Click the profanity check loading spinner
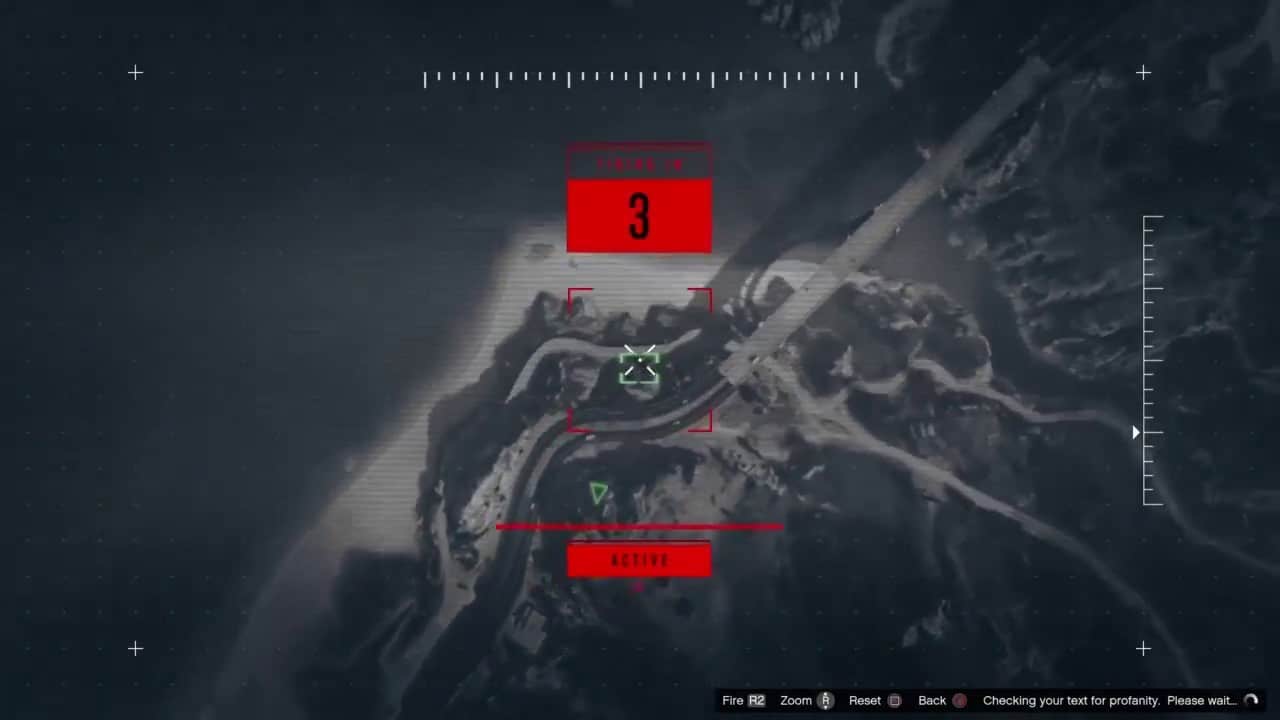The width and height of the screenshot is (1280, 720). click(x=1252, y=700)
